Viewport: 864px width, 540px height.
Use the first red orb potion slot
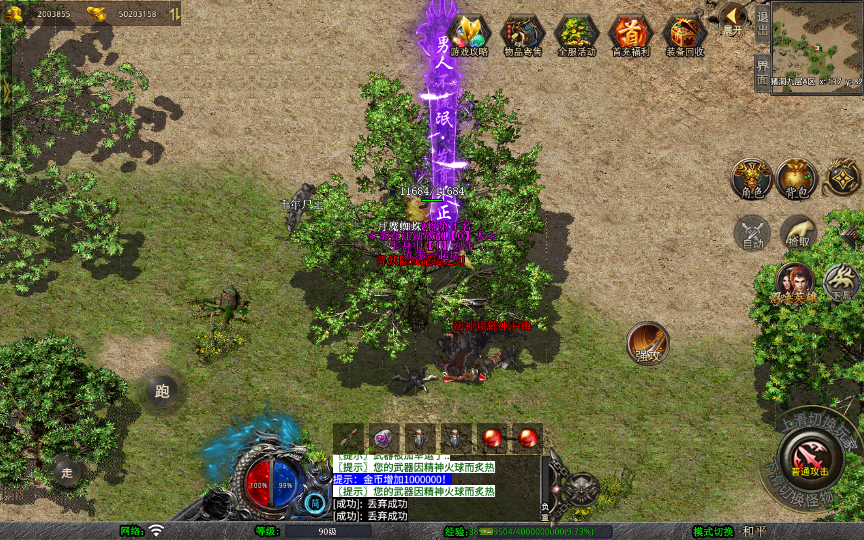[x=491, y=437]
